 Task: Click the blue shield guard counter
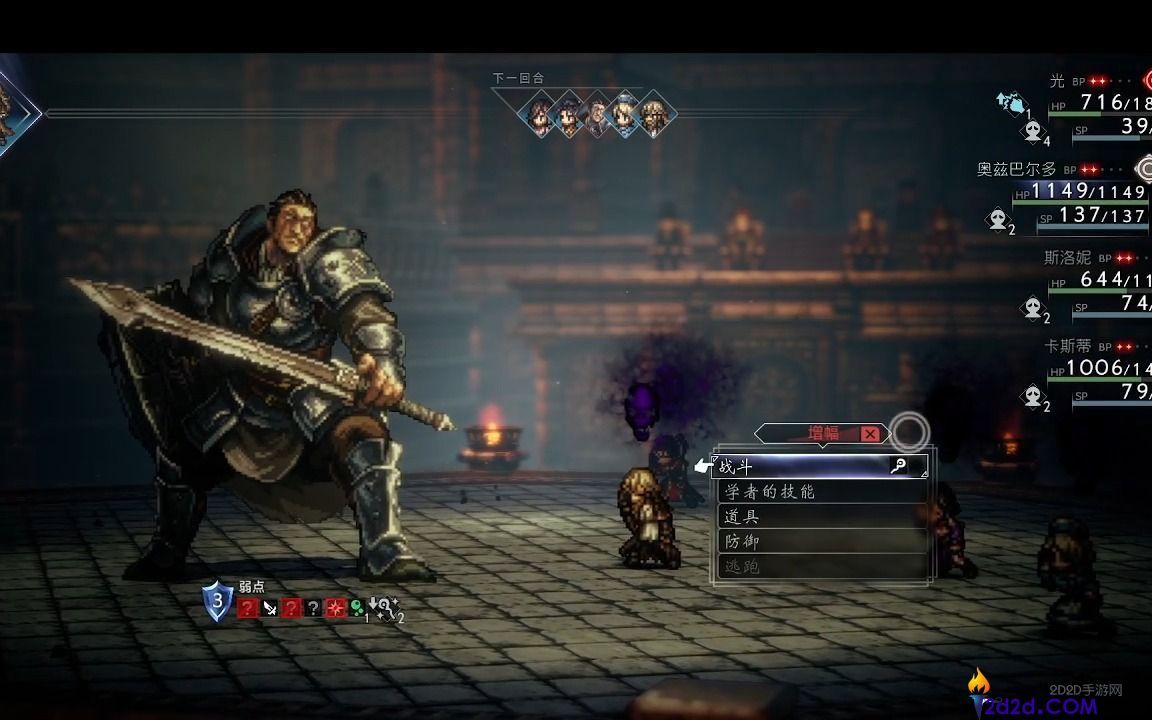click(218, 601)
